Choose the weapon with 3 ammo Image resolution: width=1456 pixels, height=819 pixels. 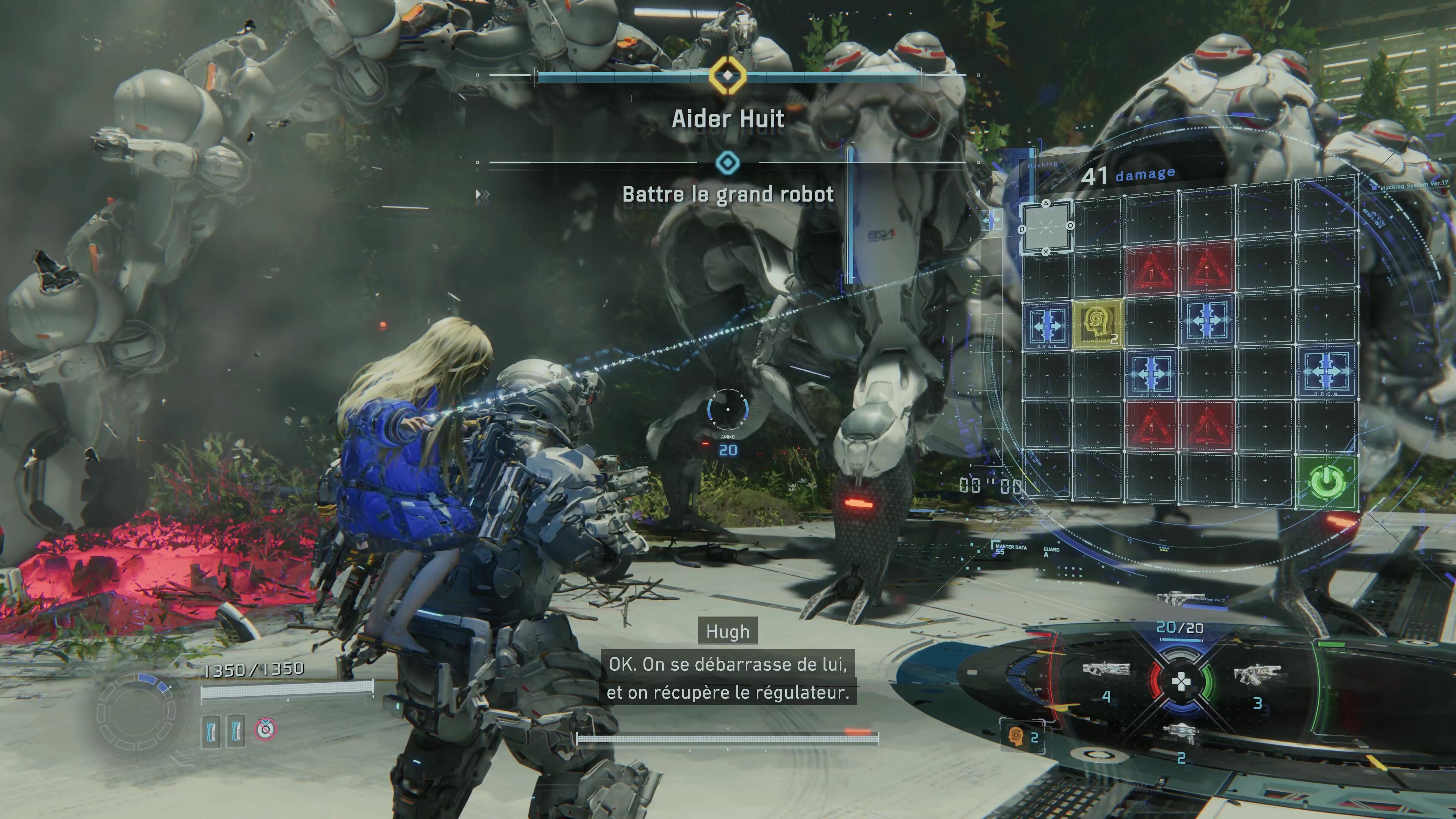click(x=1257, y=674)
